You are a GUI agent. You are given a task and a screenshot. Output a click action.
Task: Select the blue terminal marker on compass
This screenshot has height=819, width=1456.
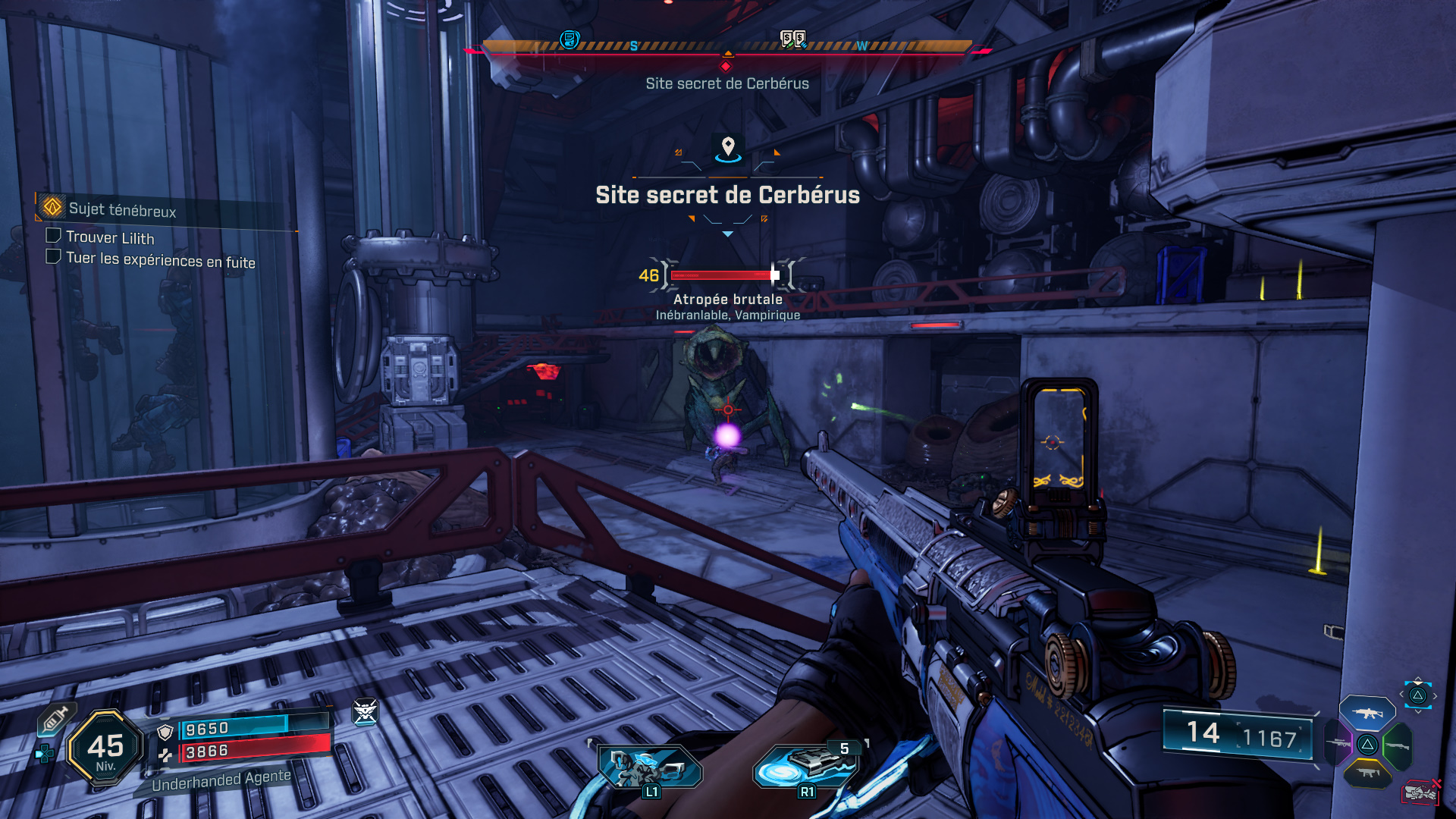[x=570, y=39]
